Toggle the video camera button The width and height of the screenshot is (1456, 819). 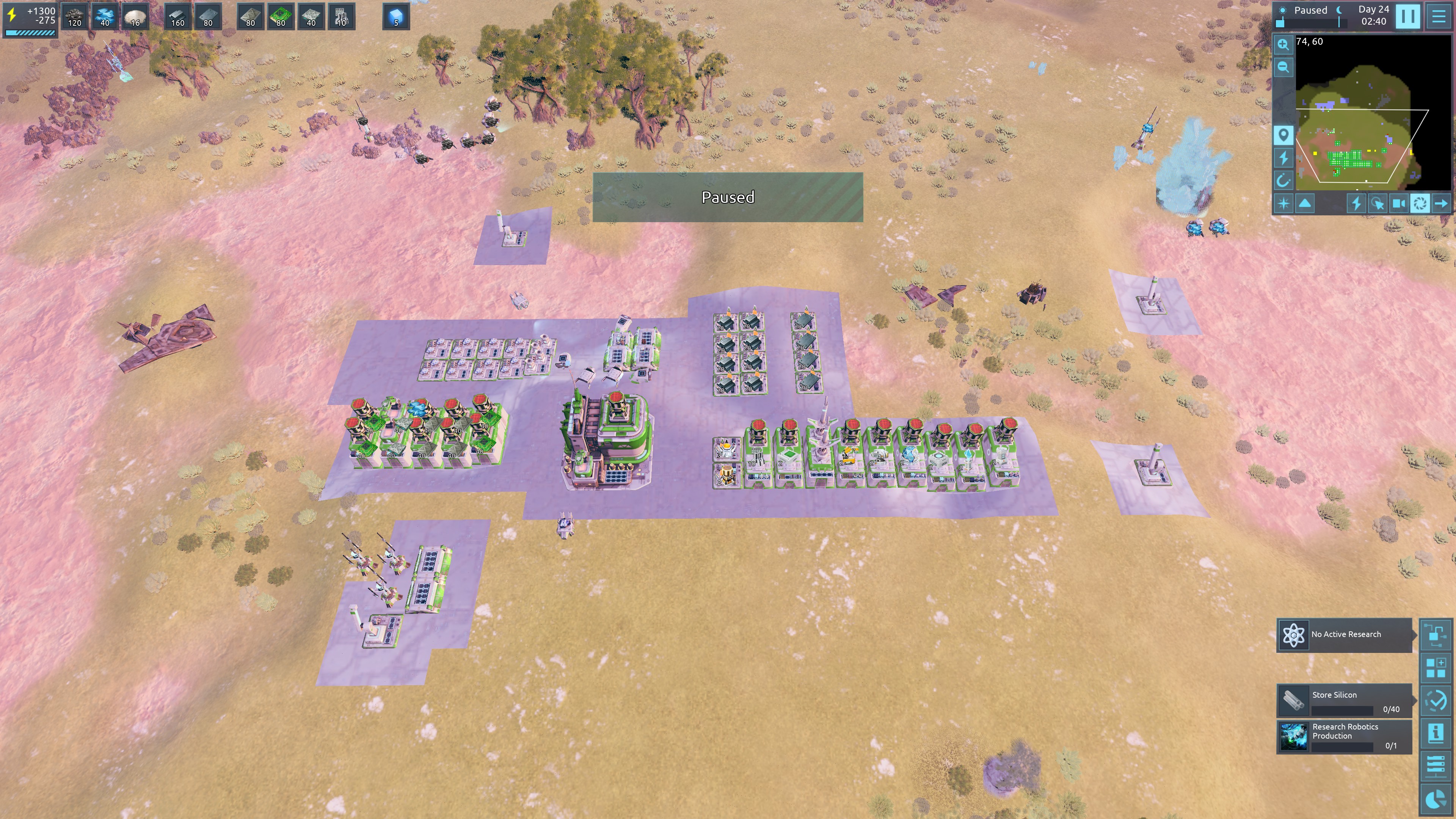pos(1399,204)
